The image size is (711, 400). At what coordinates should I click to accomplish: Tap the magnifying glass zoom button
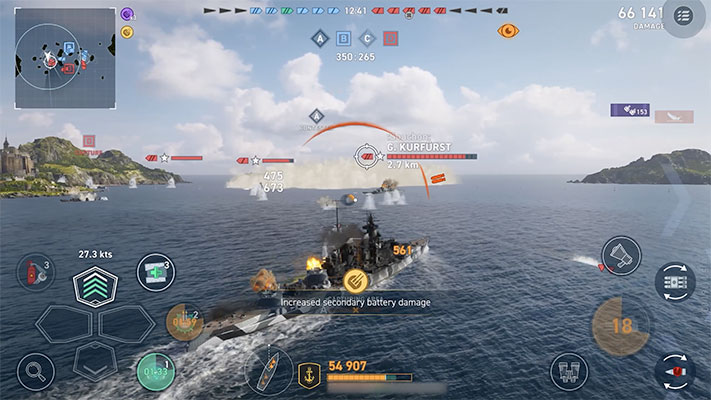coord(35,371)
